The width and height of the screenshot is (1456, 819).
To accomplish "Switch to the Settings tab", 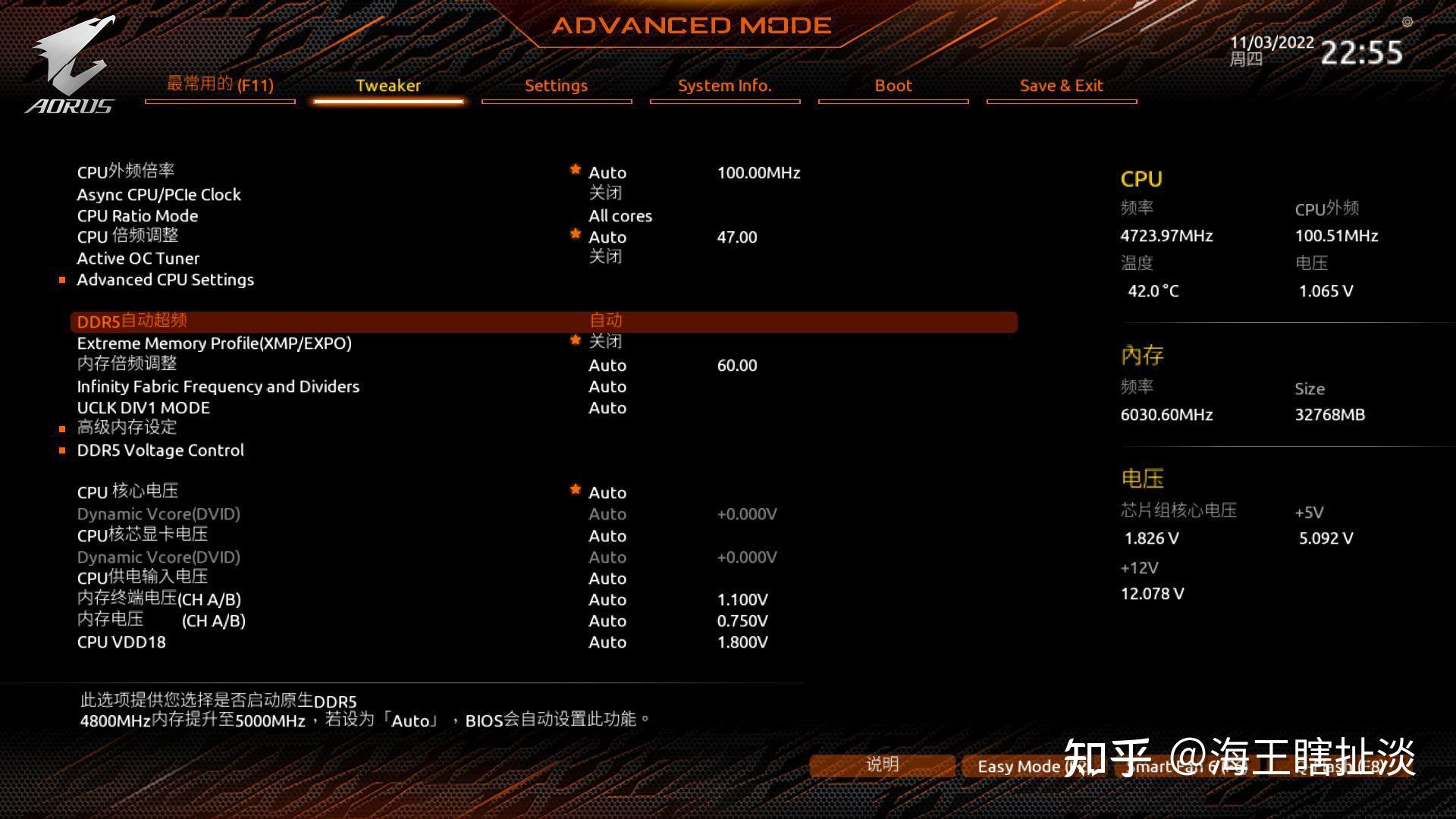I will pos(556,86).
